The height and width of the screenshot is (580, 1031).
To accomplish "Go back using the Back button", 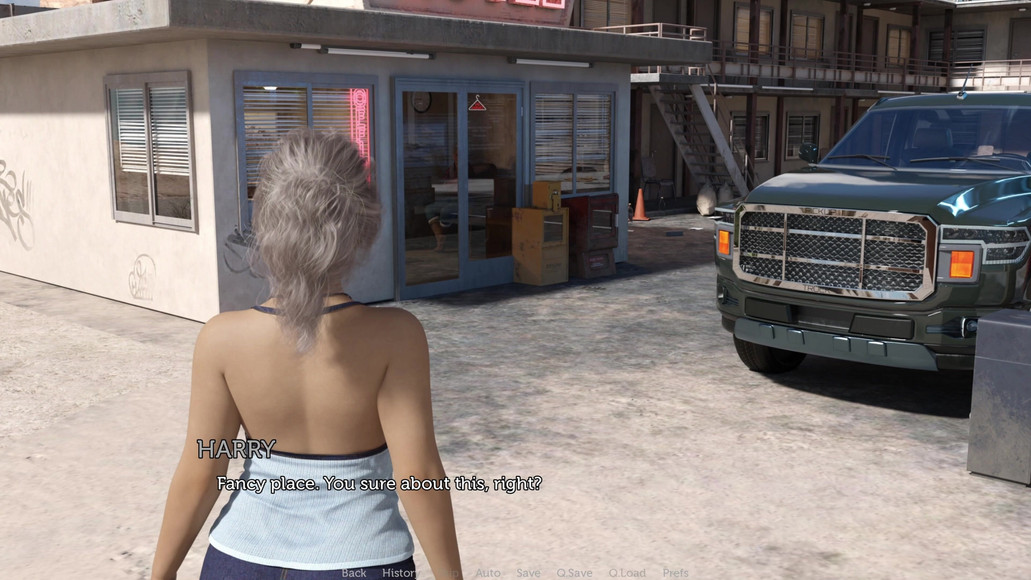I will 354,573.
